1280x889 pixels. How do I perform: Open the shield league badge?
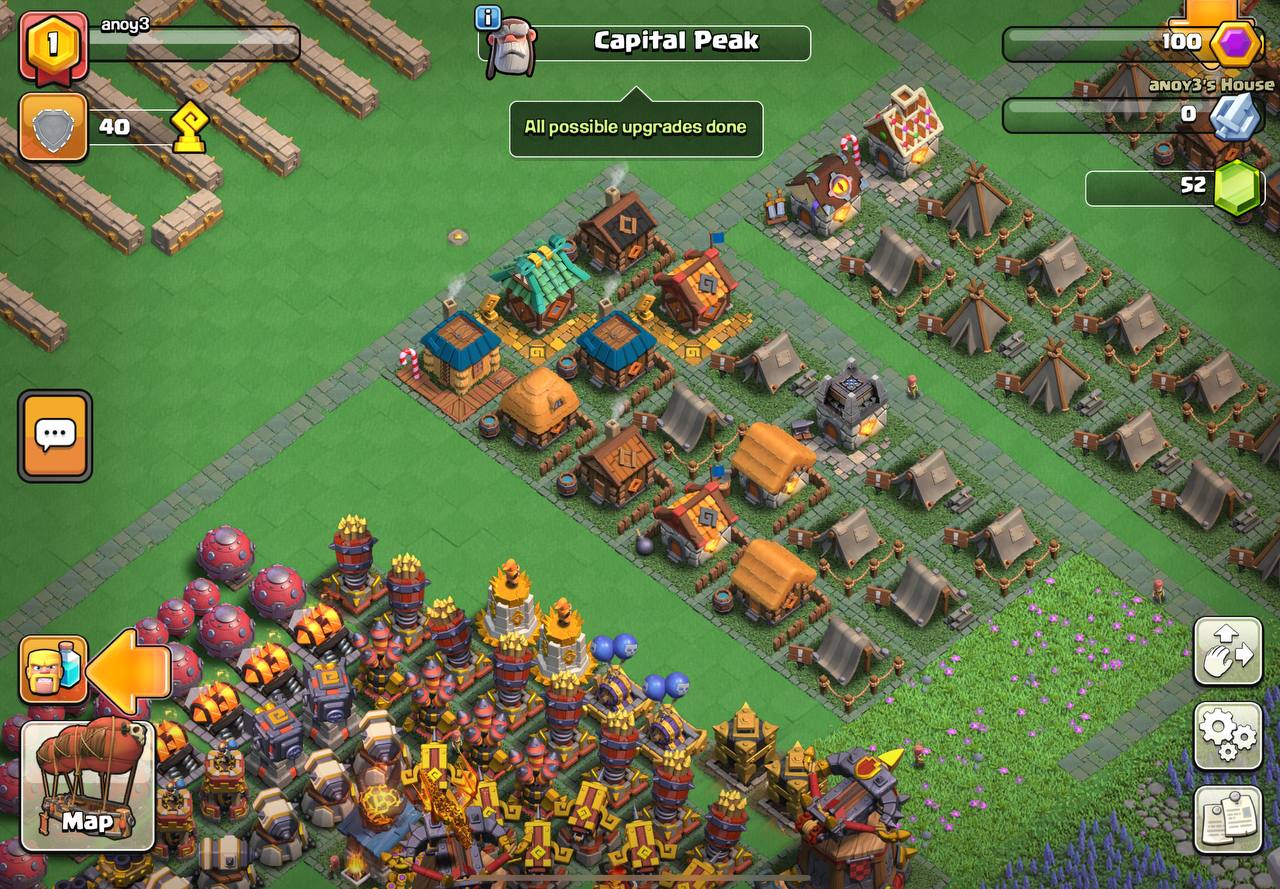[x=53, y=127]
